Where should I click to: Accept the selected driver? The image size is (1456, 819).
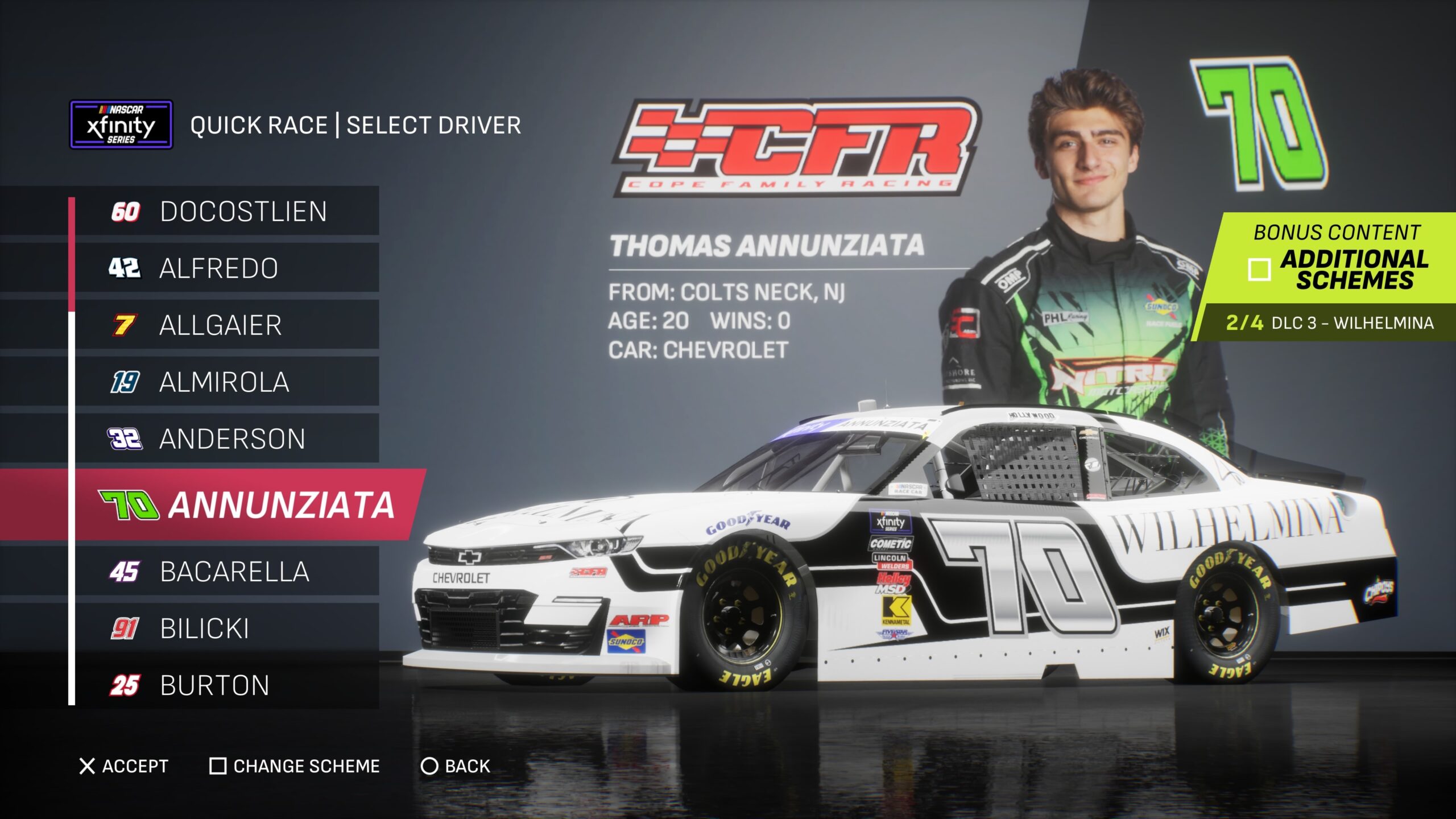(124, 766)
